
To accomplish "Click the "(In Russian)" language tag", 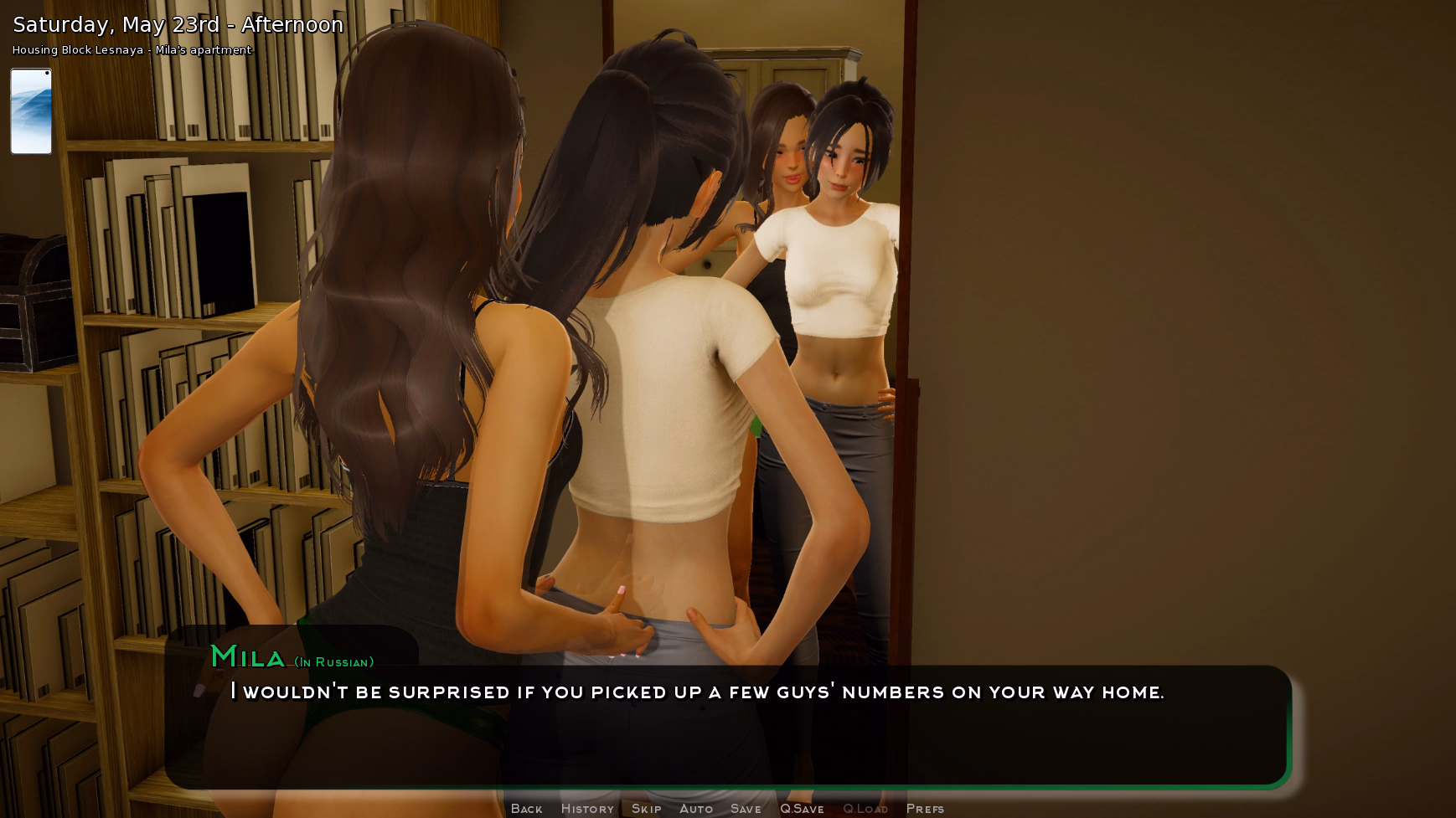I will (x=333, y=661).
